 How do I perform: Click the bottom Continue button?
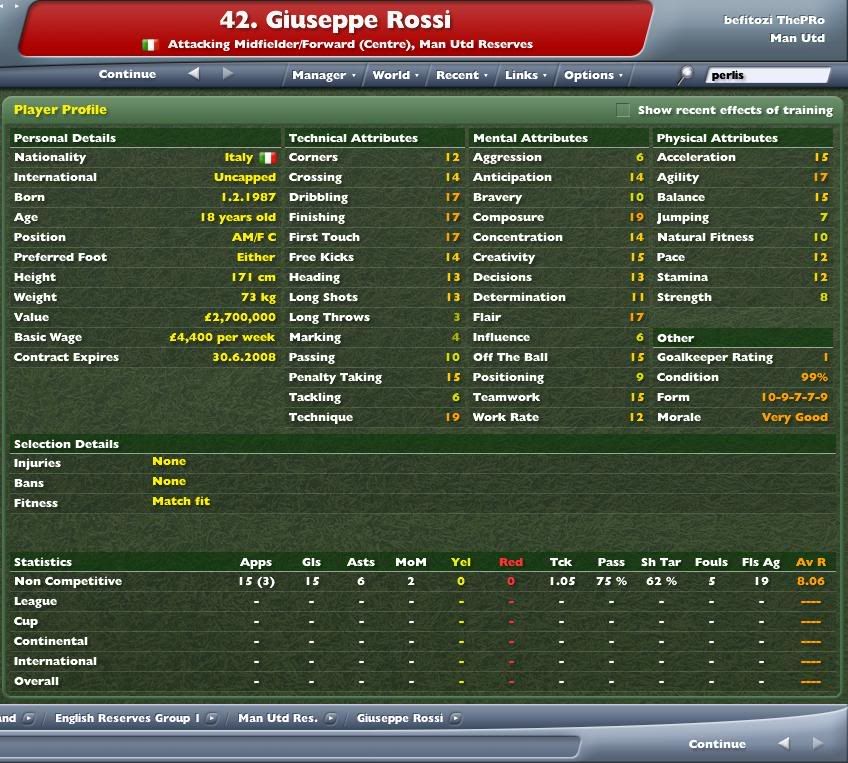click(x=717, y=744)
